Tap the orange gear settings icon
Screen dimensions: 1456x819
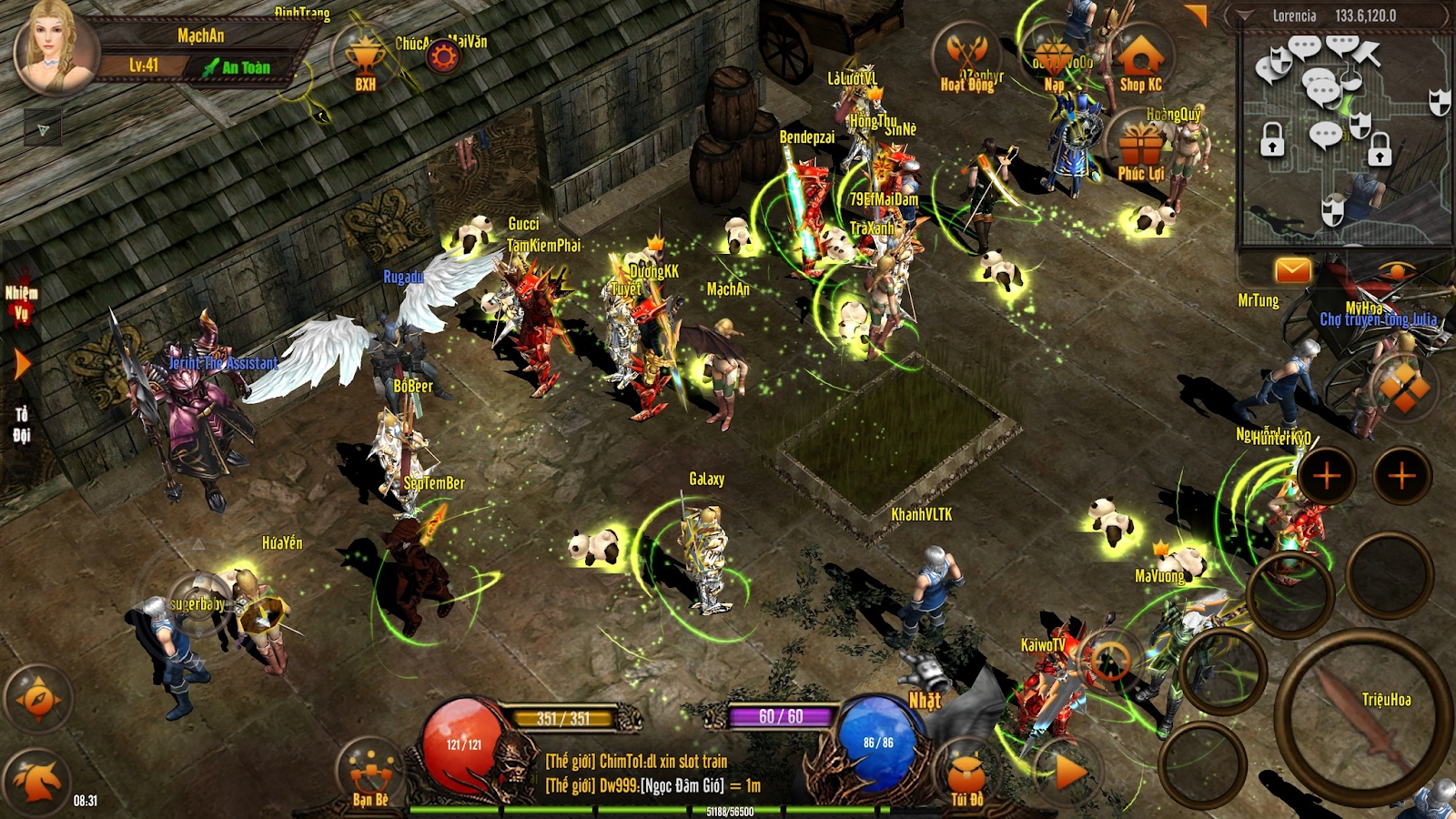tap(443, 58)
